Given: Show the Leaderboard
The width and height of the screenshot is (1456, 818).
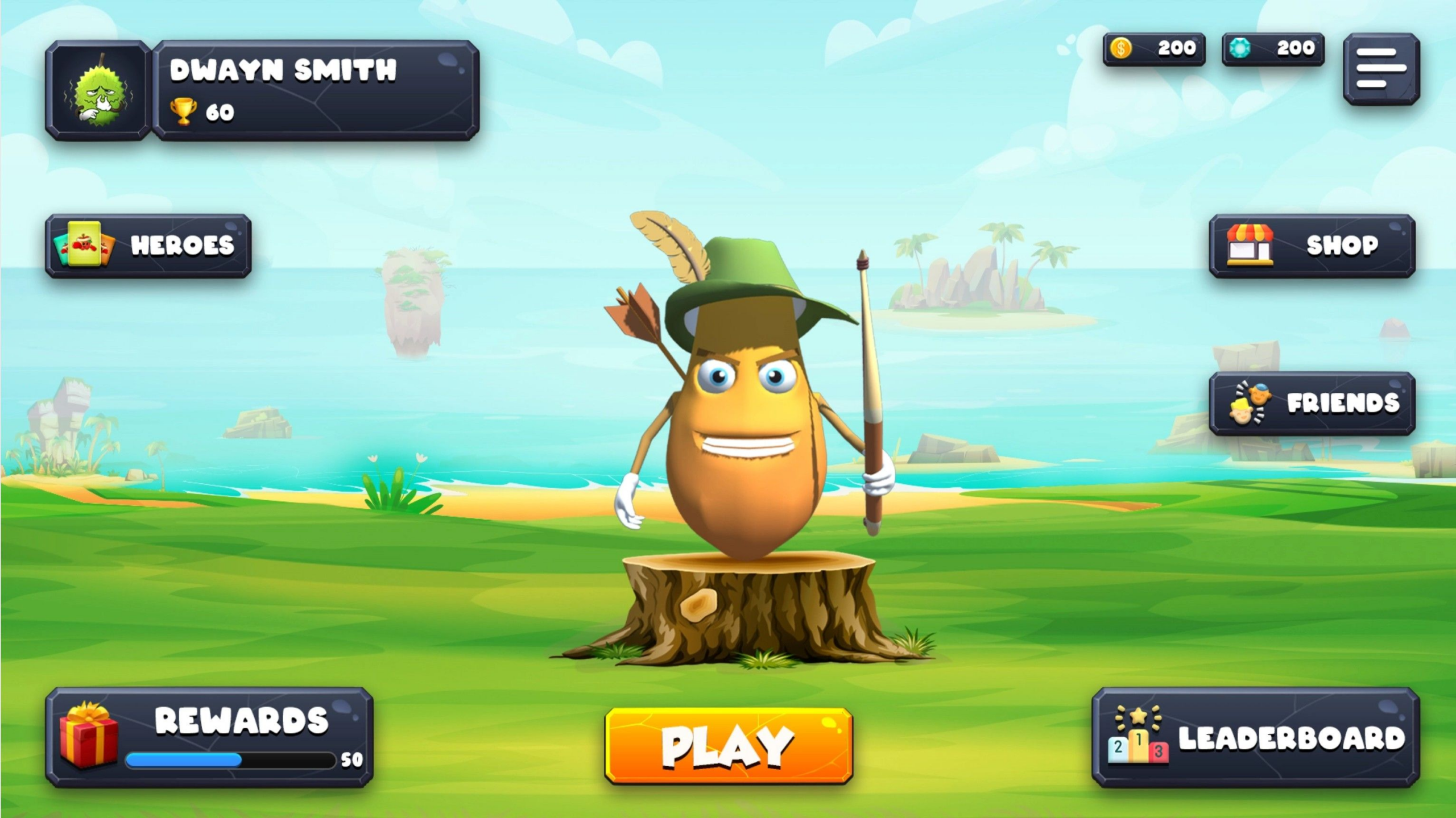Looking at the screenshot, I should click(1255, 737).
